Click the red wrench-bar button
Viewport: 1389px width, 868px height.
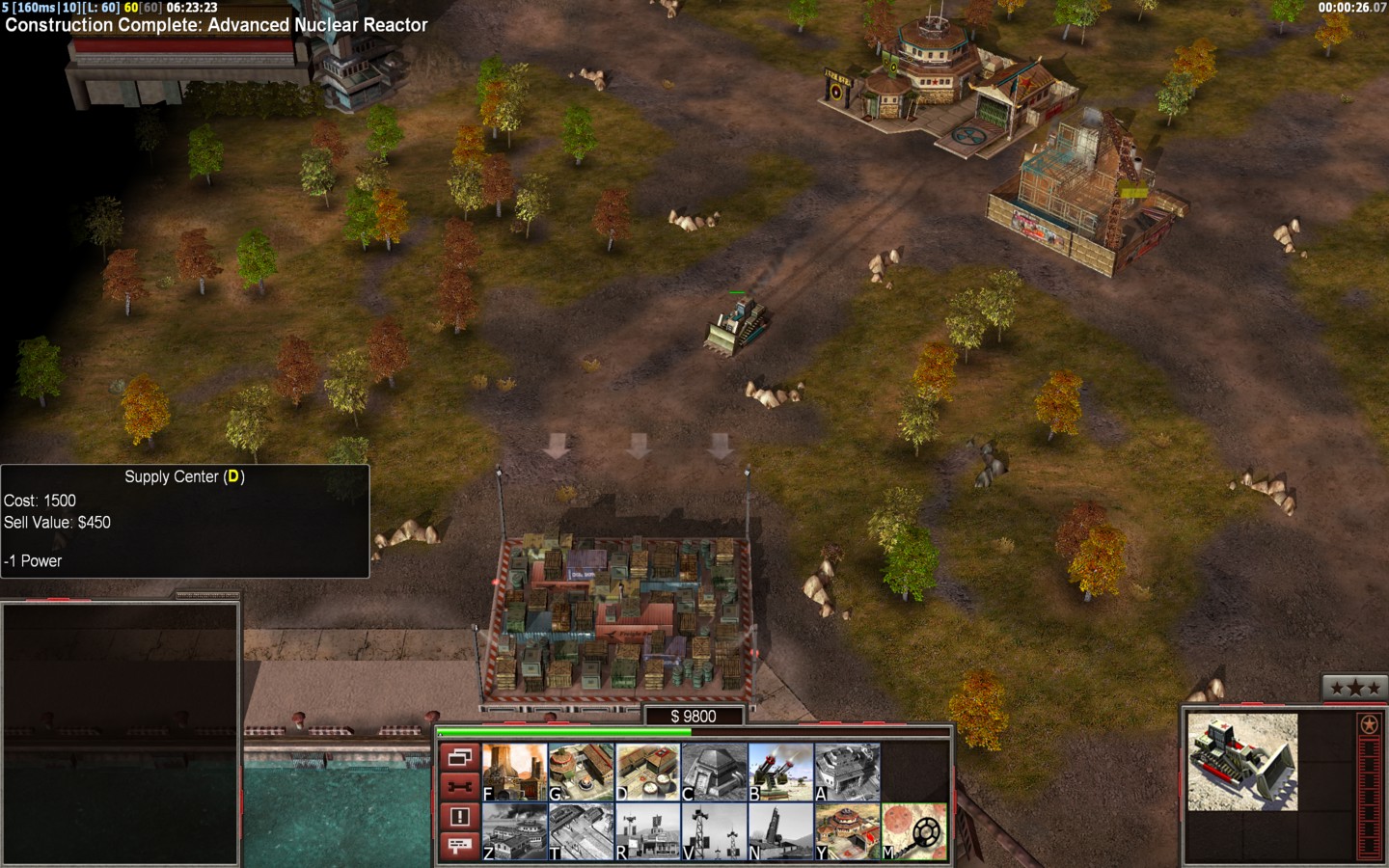tap(459, 787)
